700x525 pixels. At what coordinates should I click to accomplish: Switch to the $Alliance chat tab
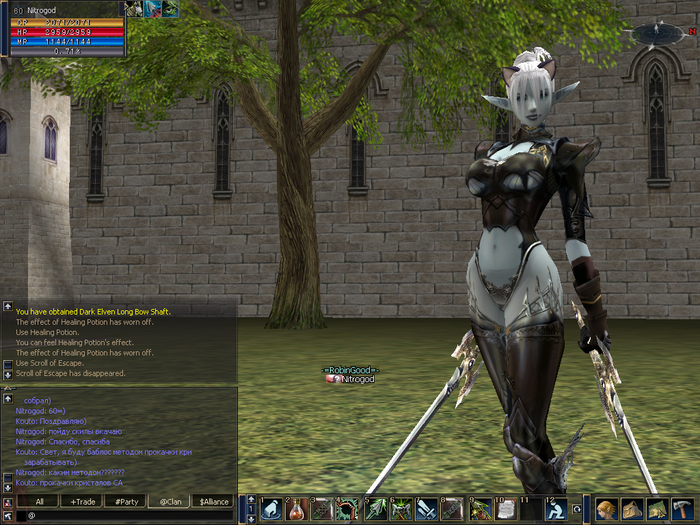tap(212, 501)
